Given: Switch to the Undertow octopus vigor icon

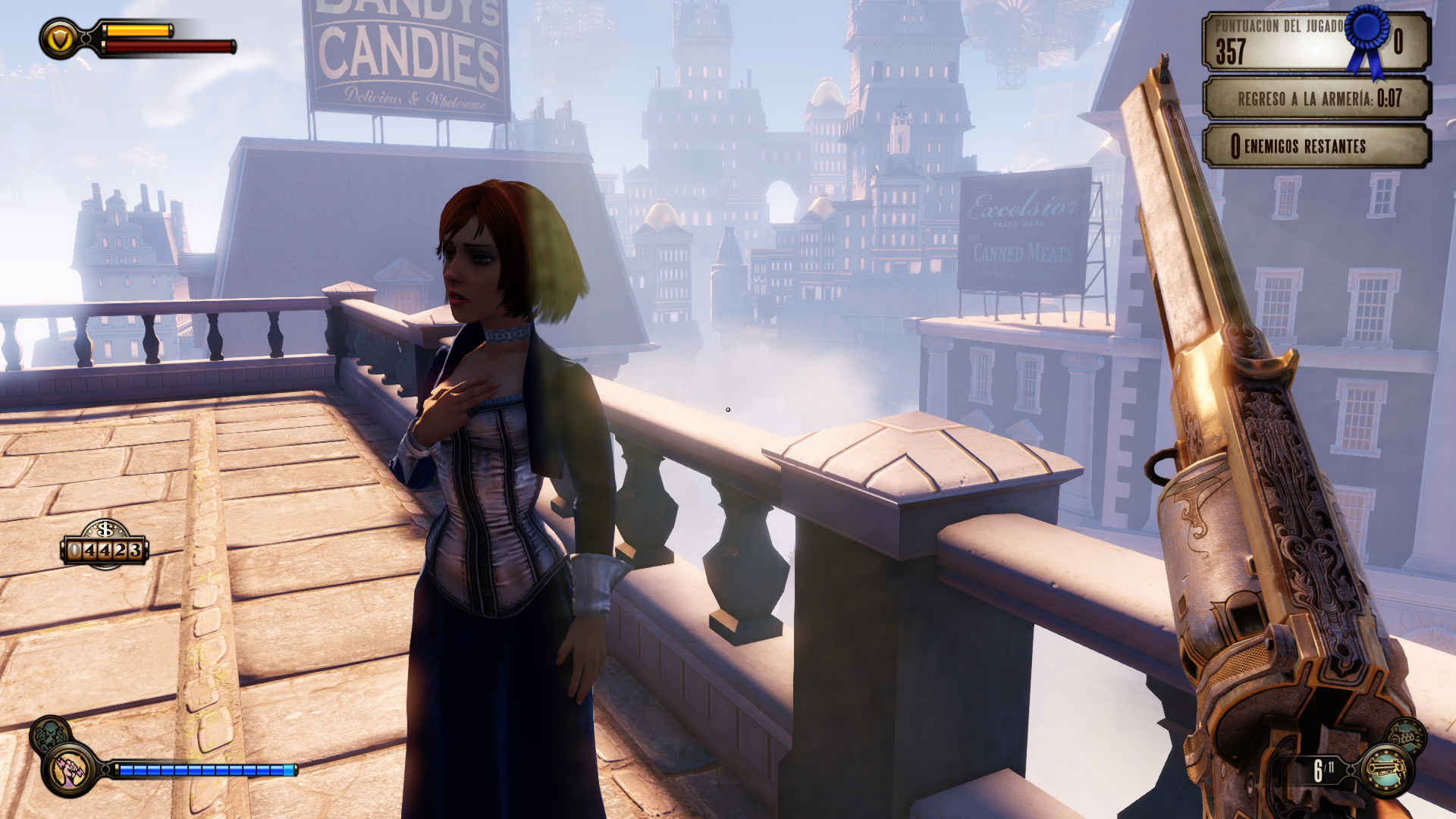Looking at the screenshot, I should click(49, 733).
